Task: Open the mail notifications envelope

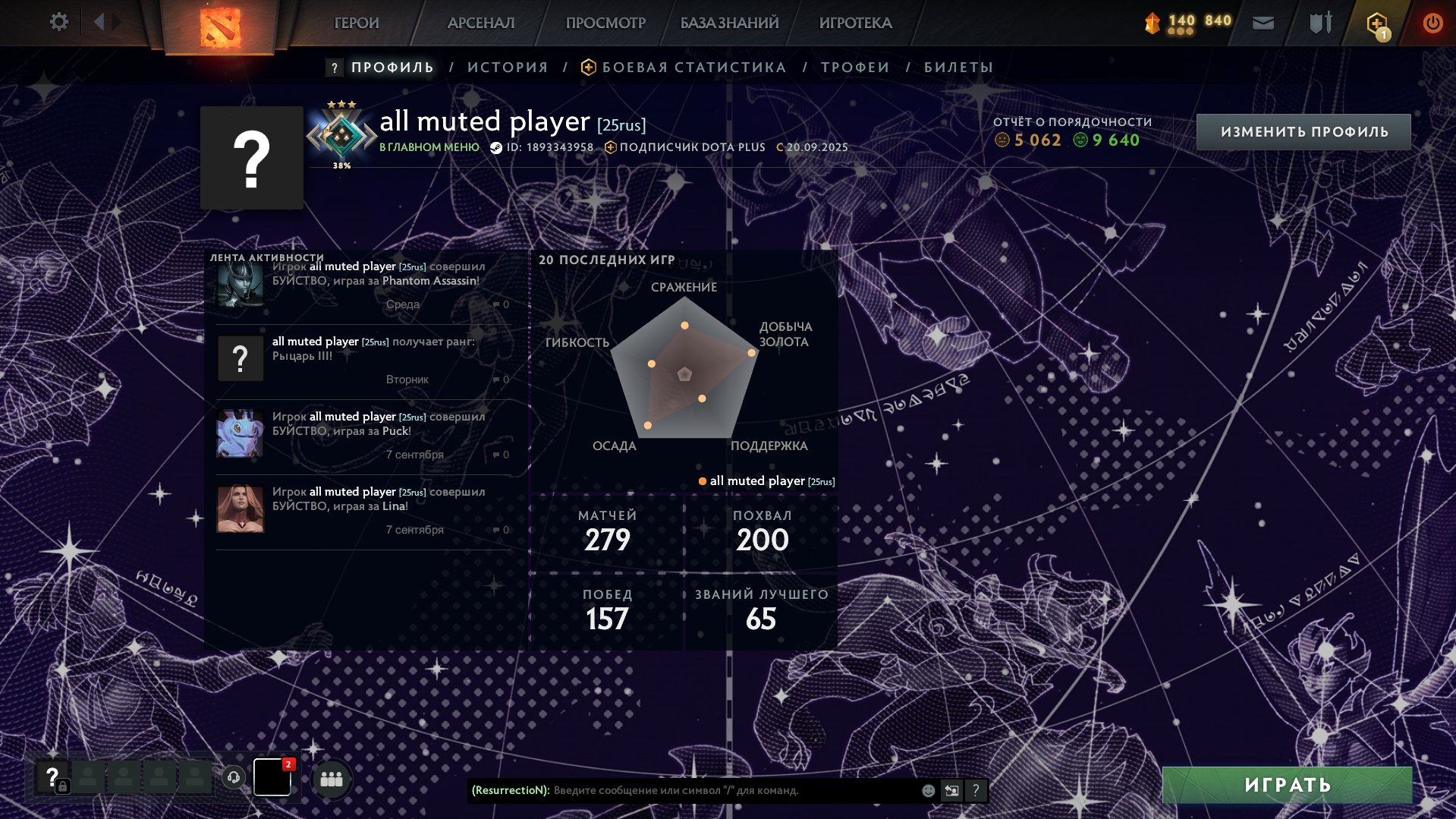Action: pyautogui.click(x=1263, y=22)
